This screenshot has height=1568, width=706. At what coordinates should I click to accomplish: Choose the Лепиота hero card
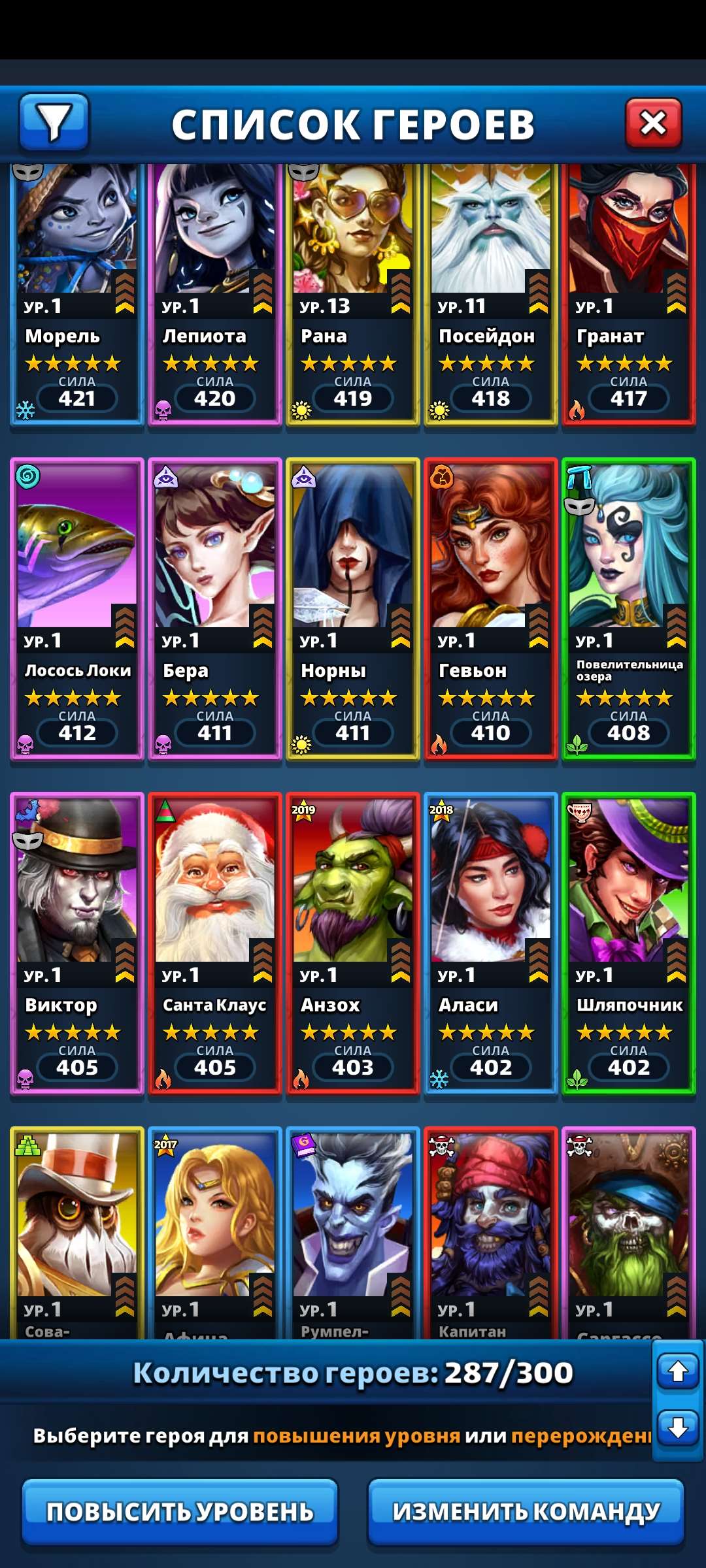(x=215, y=294)
